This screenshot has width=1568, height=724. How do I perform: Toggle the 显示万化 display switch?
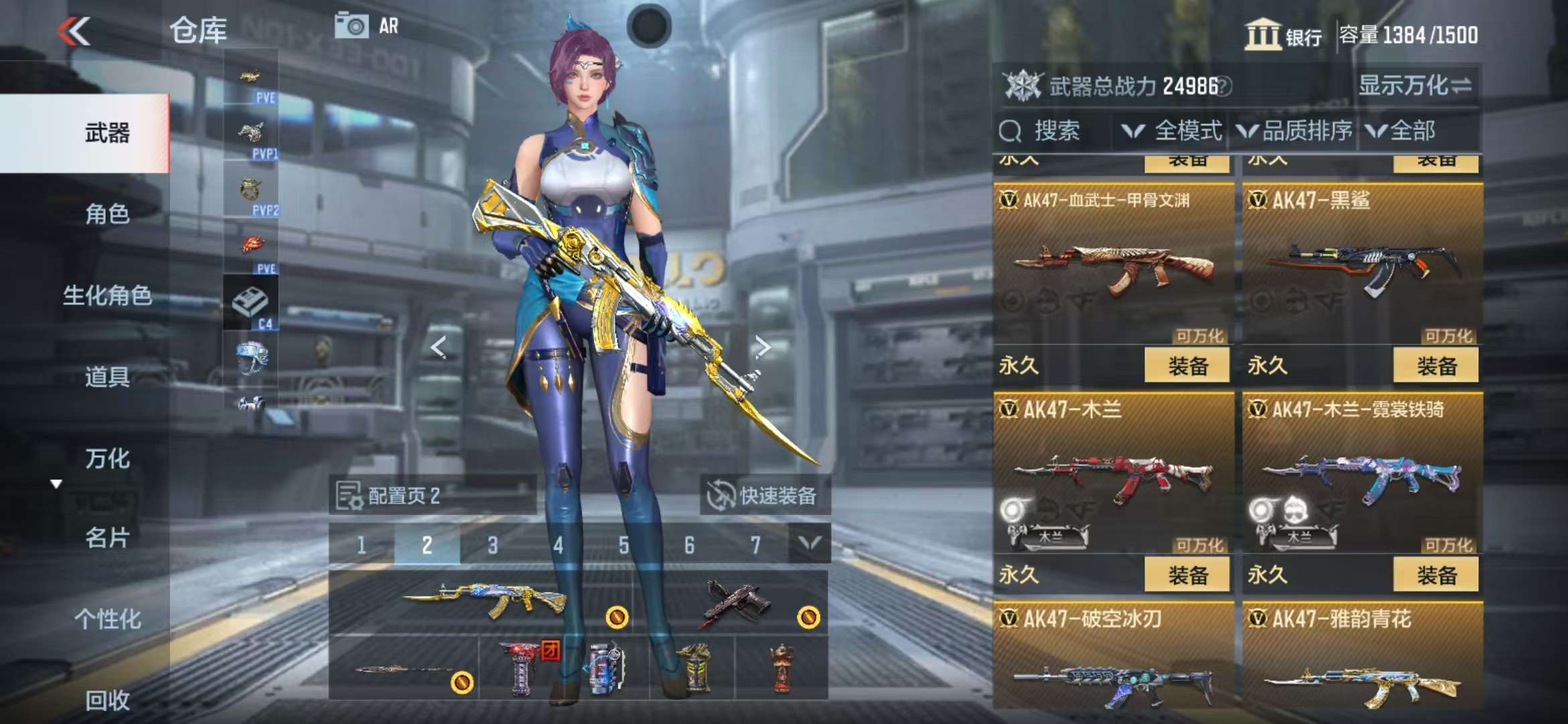(1415, 86)
